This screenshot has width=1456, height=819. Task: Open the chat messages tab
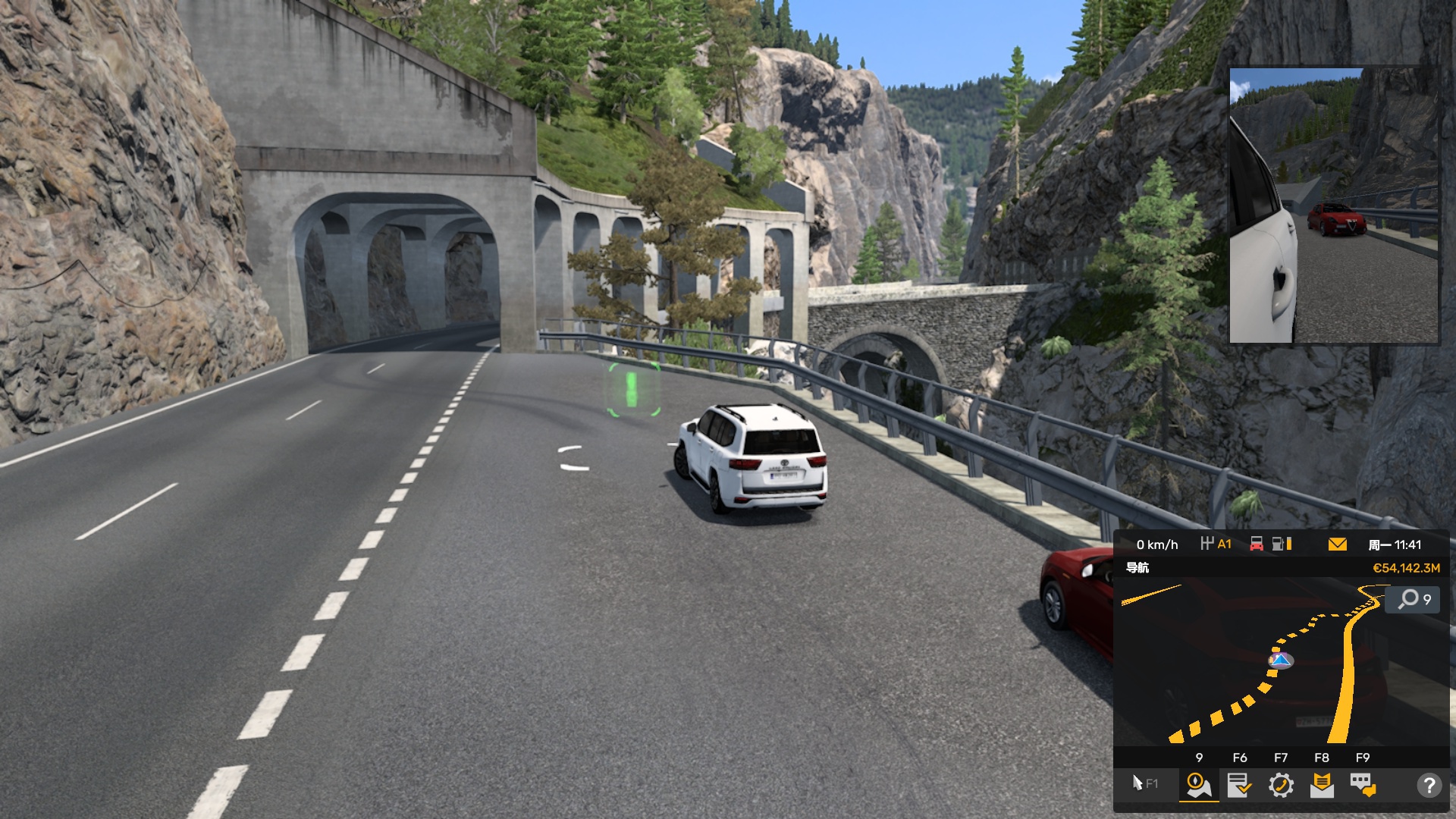coord(1363,785)
